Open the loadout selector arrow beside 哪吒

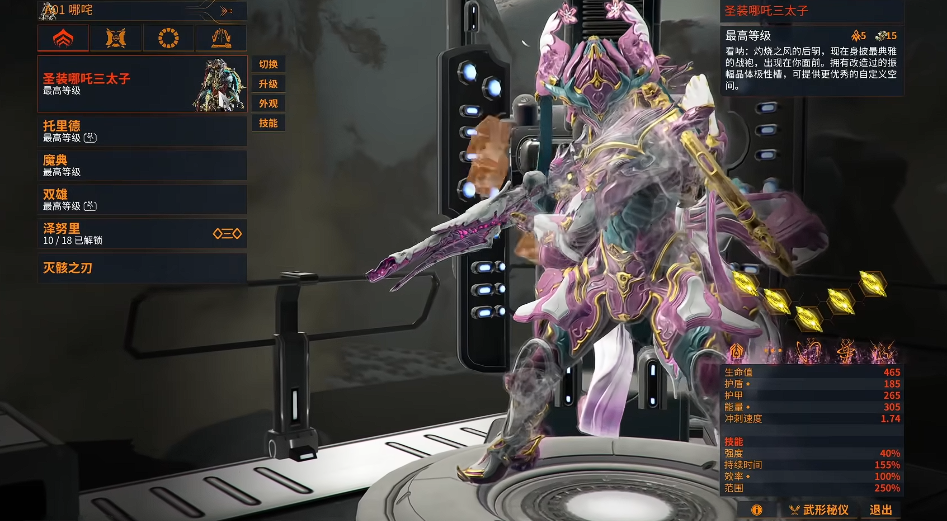[x=225, y=11]
